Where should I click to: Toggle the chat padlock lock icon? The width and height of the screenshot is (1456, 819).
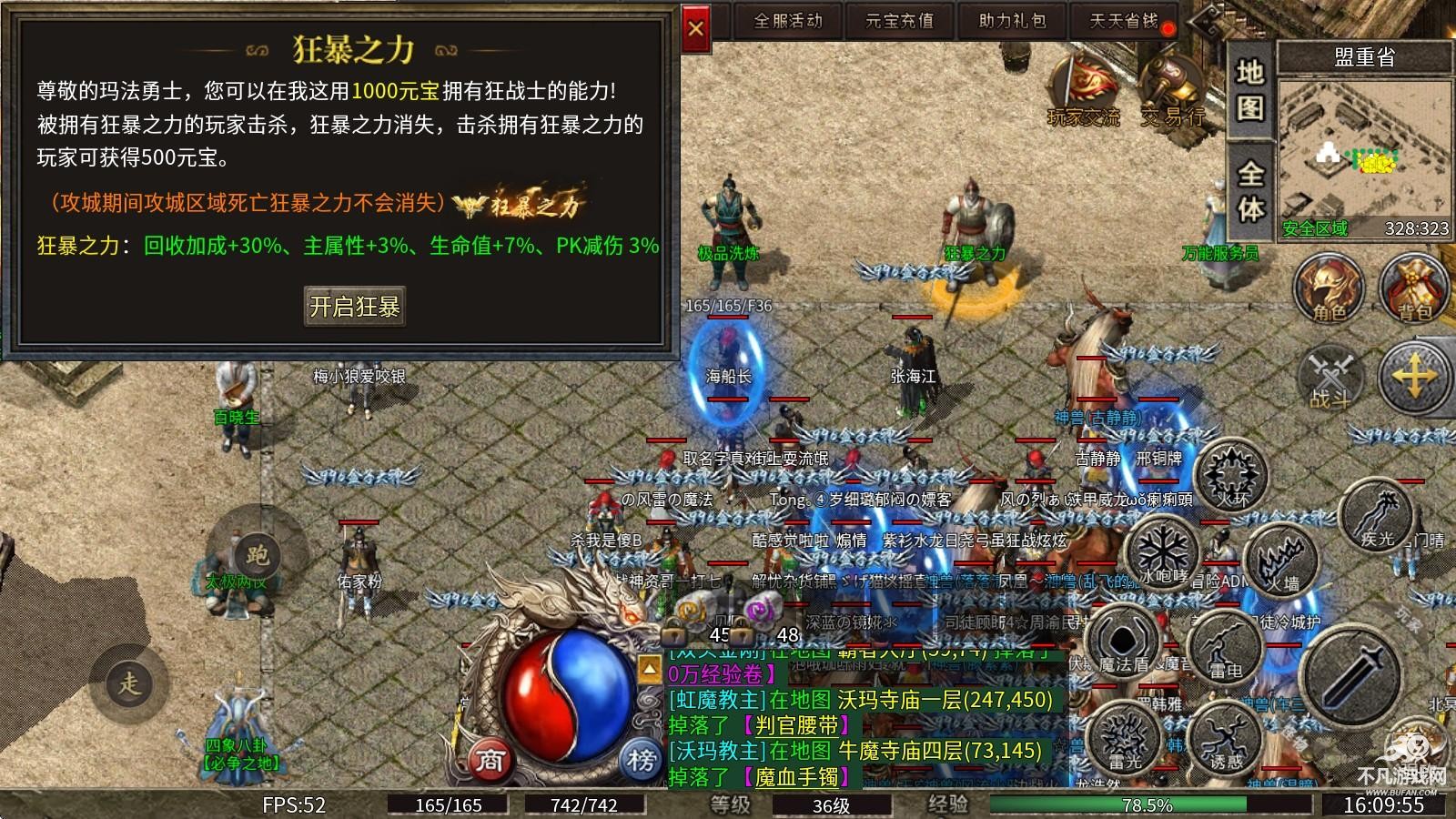coord(673,632)
